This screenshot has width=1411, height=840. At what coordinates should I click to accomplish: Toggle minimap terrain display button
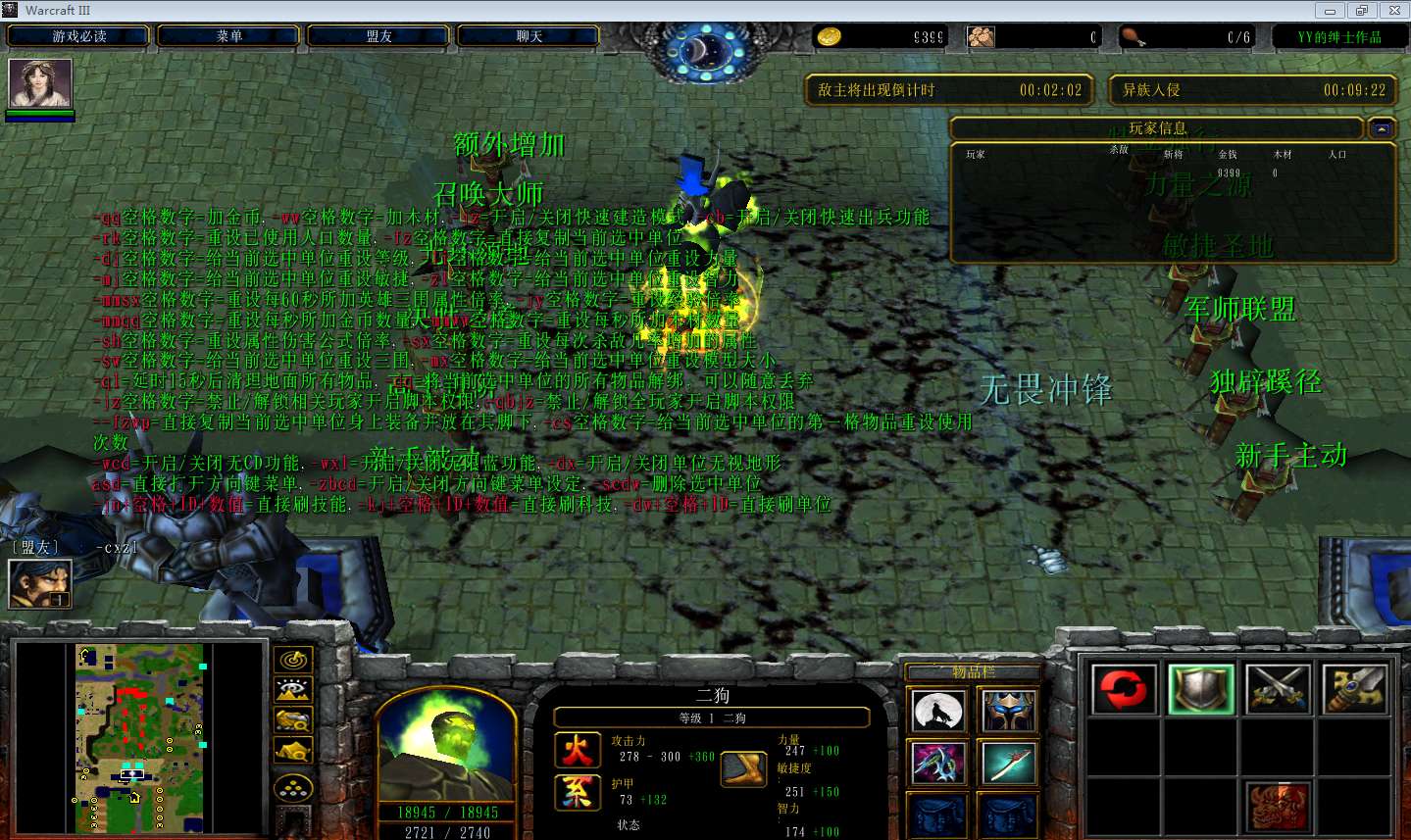coord(293,690)
